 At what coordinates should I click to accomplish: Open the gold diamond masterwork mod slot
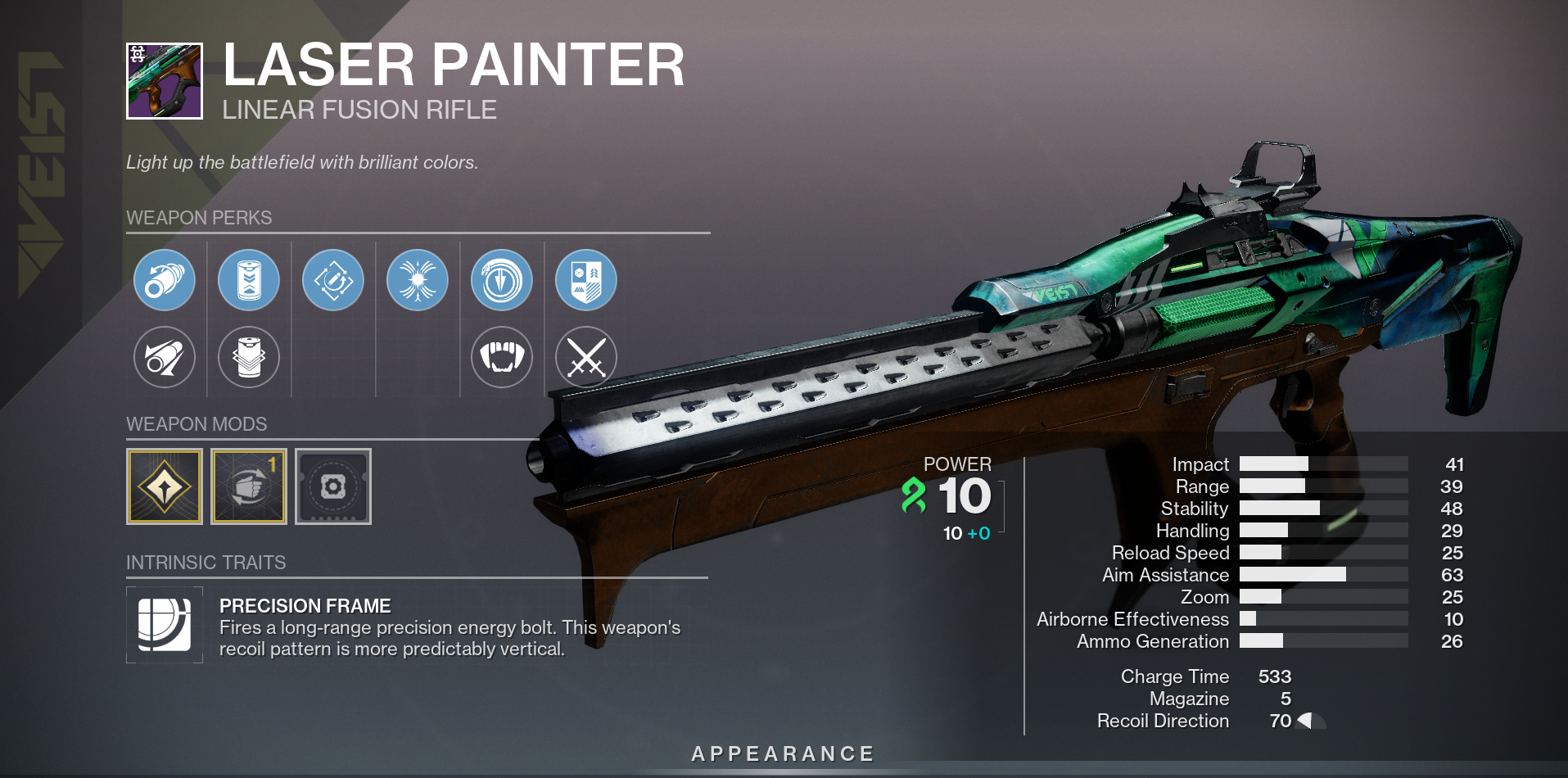pyautogui.click(x=165, y=486)
